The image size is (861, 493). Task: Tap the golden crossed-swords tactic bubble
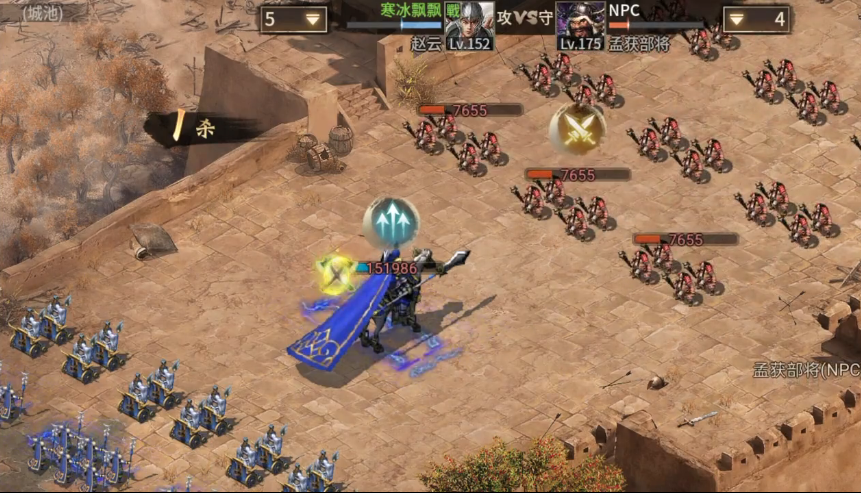(577, 129)
